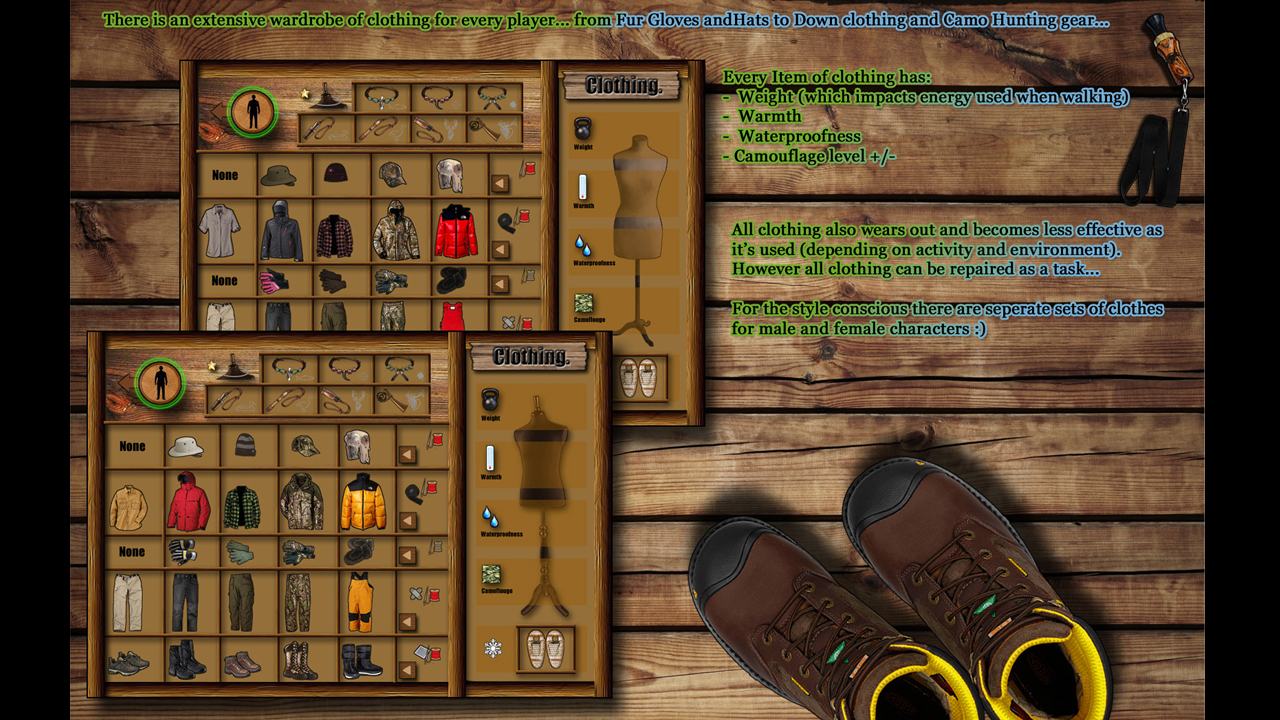
Task: Choose the brown hiking boots
Action: (242, 663)
